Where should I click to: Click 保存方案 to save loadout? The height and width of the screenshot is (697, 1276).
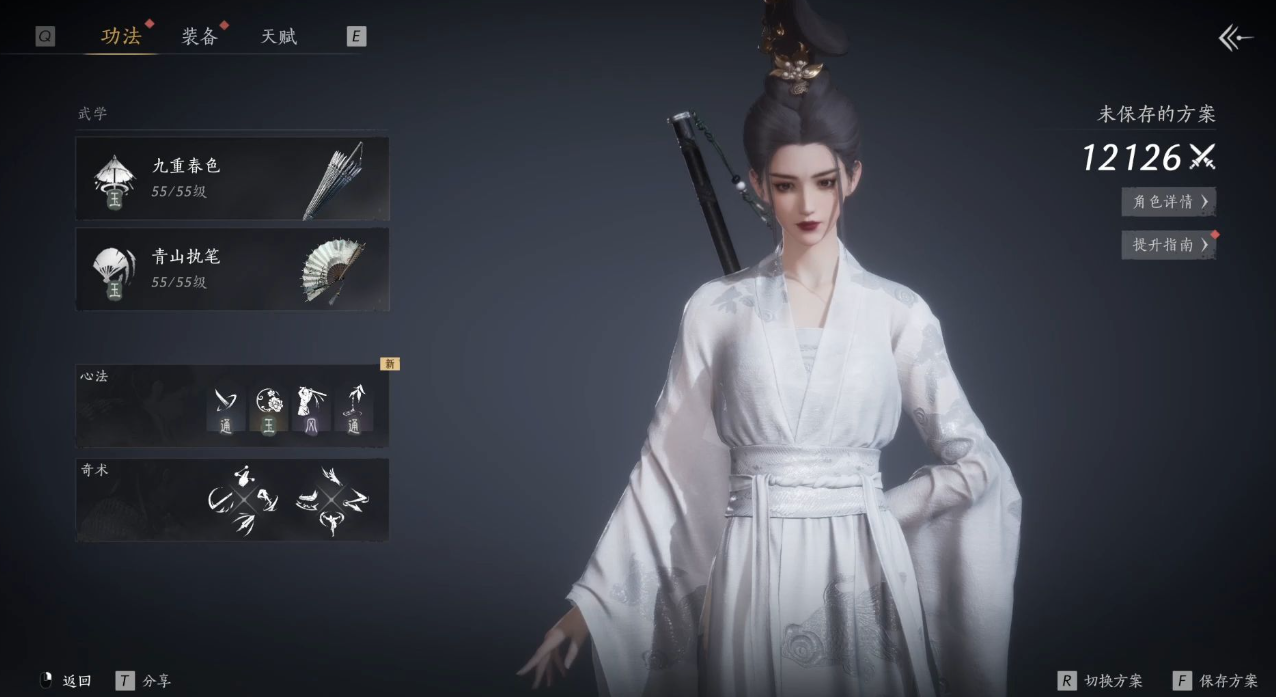(1216, 681)
